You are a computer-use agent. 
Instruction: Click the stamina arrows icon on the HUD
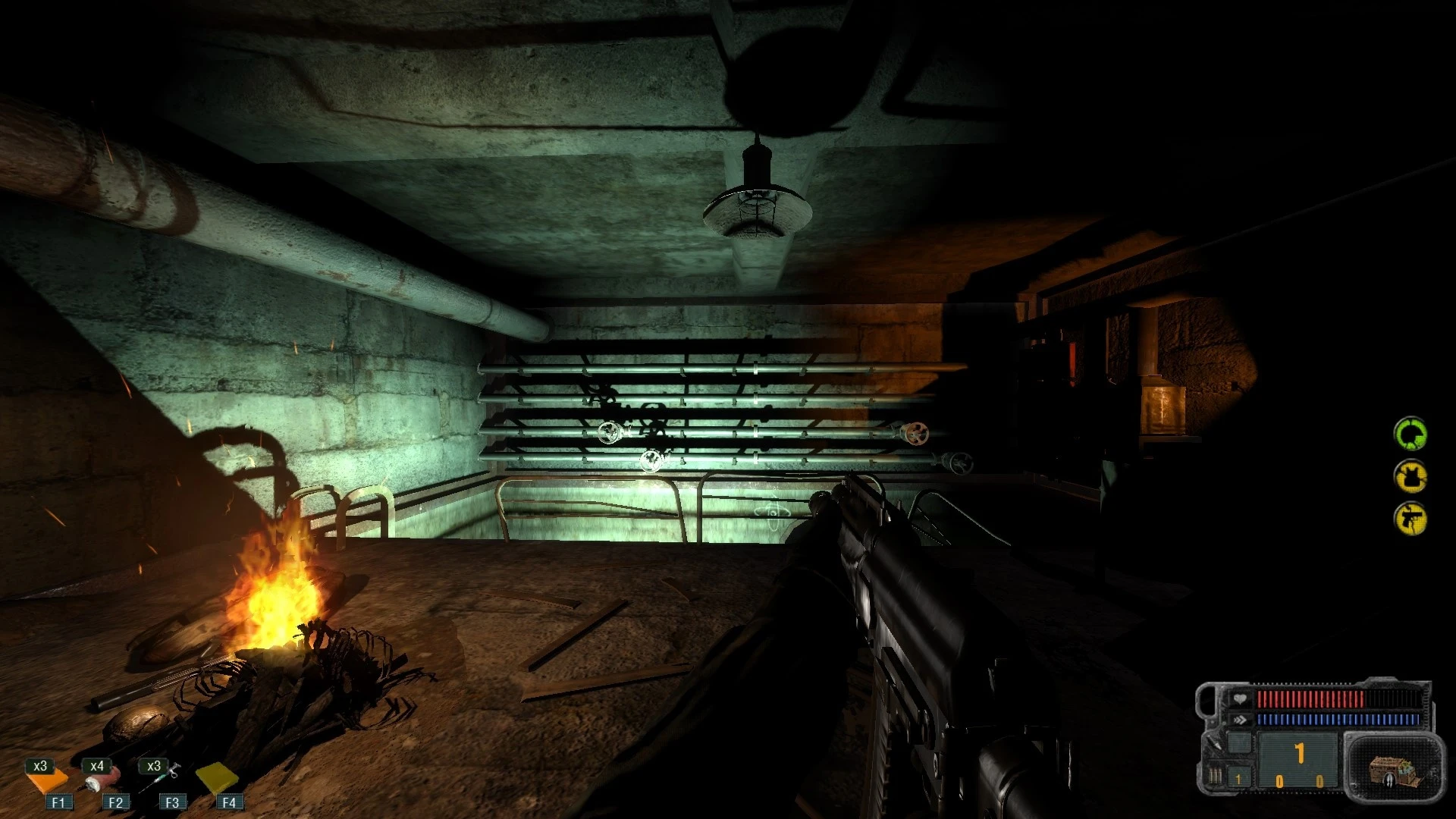tap(1239, 719)
